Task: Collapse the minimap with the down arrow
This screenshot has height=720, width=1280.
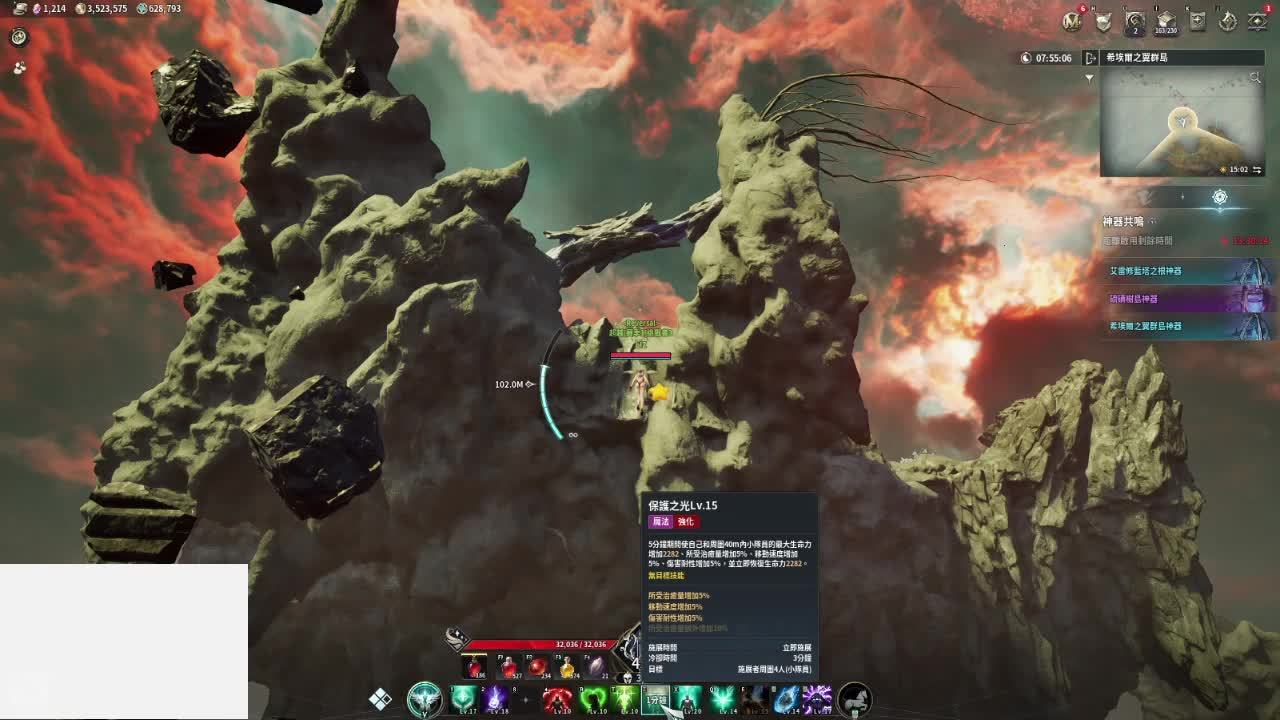Action: point(1089,78)
